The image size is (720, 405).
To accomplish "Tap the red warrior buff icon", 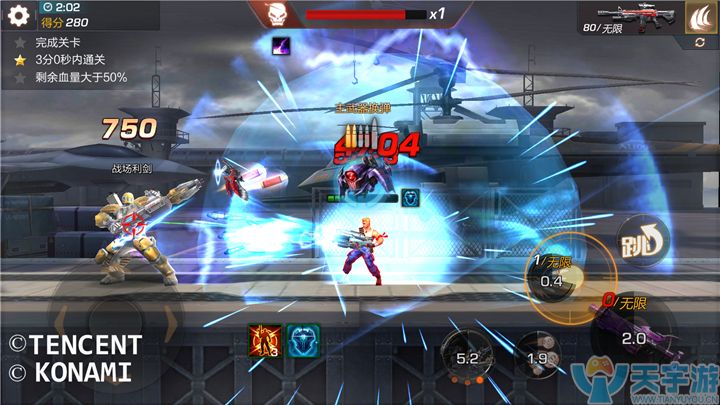I will [x=262, y=340].
